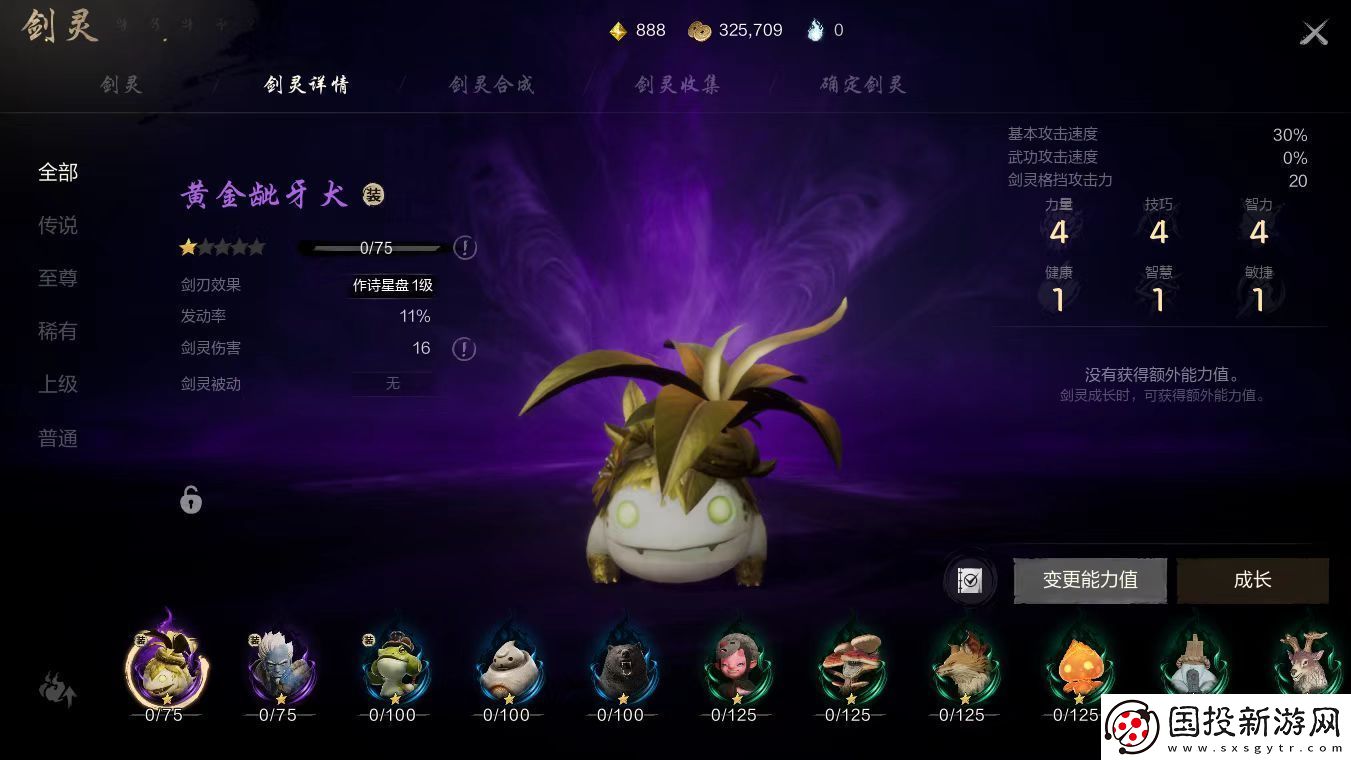
Task: Click the 变更能力值 button
Action: coord(1090,580)
